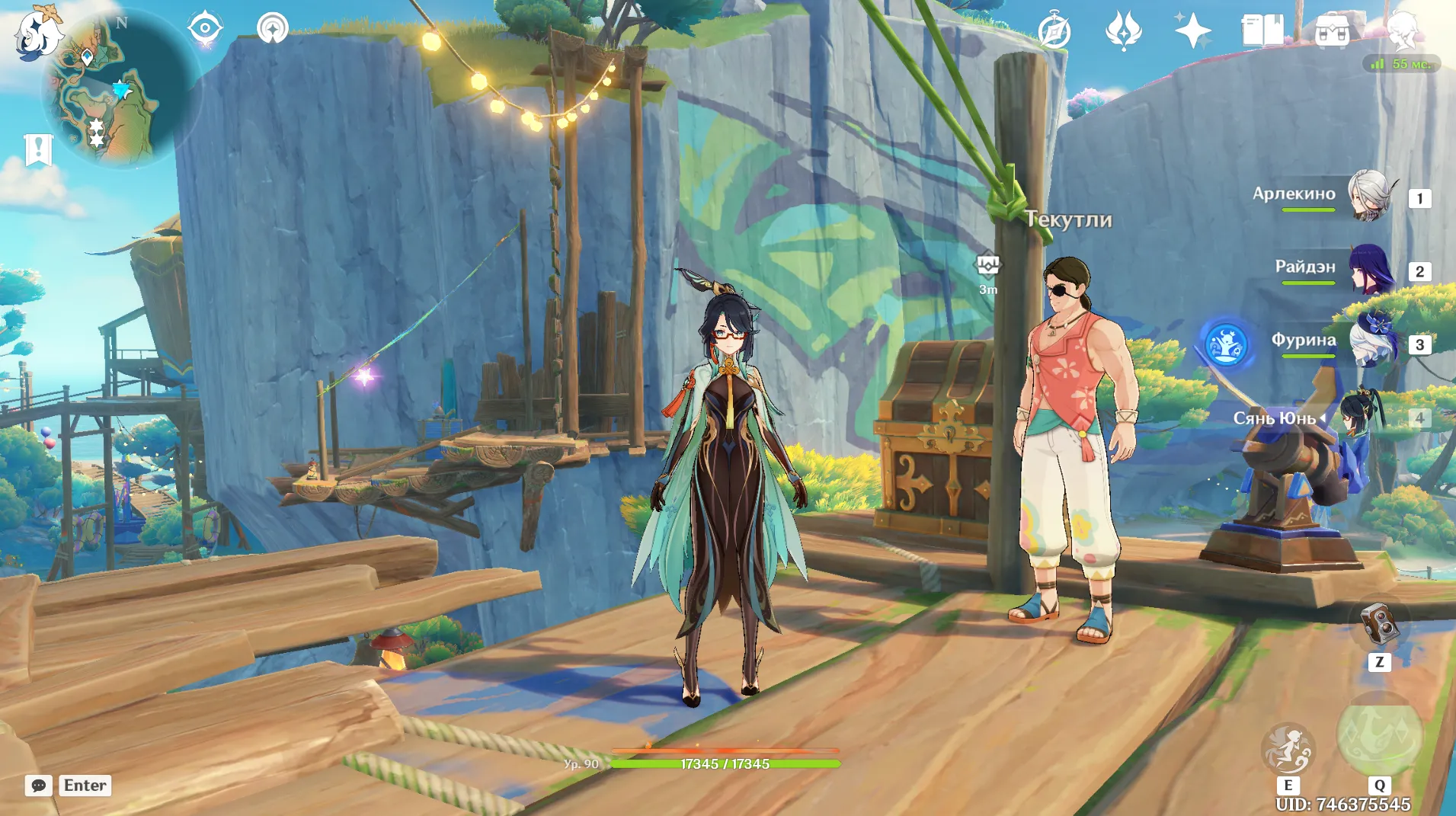
Task: Open the backpack inventory
Action: coord(1332,31)
